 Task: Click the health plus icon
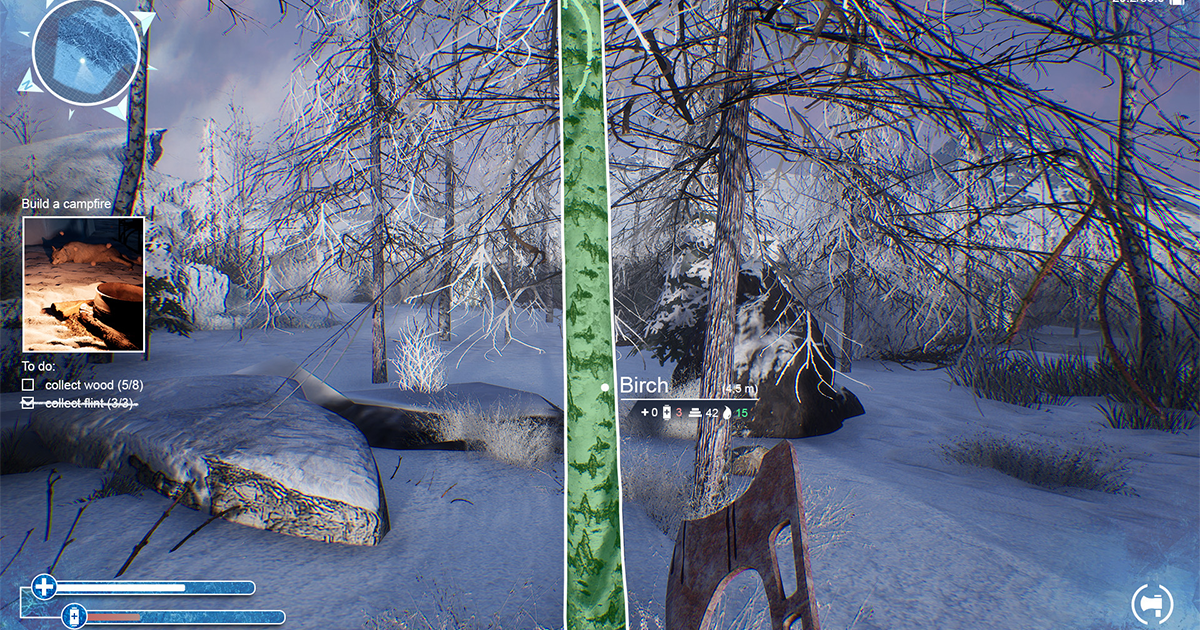[44, 587]
